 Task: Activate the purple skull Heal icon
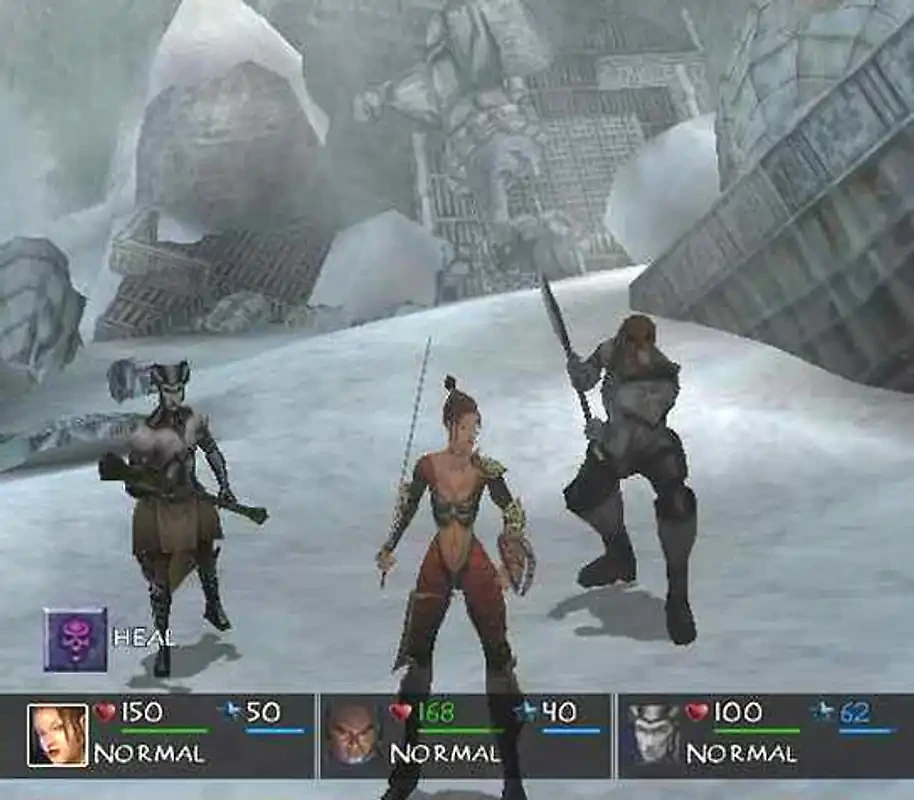75,639
